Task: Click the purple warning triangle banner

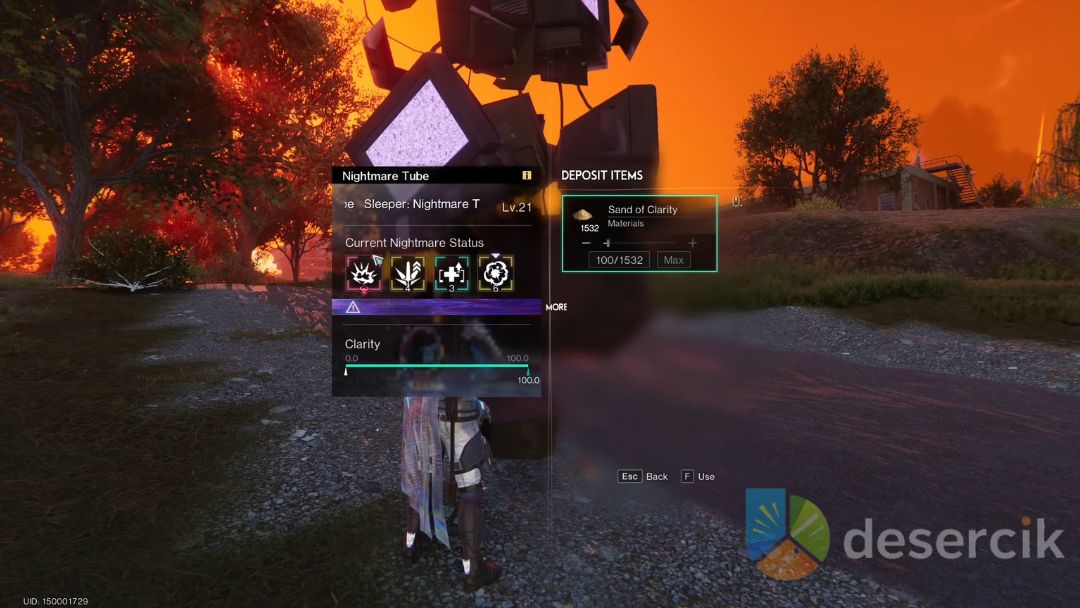Action: tap(436, 307)
